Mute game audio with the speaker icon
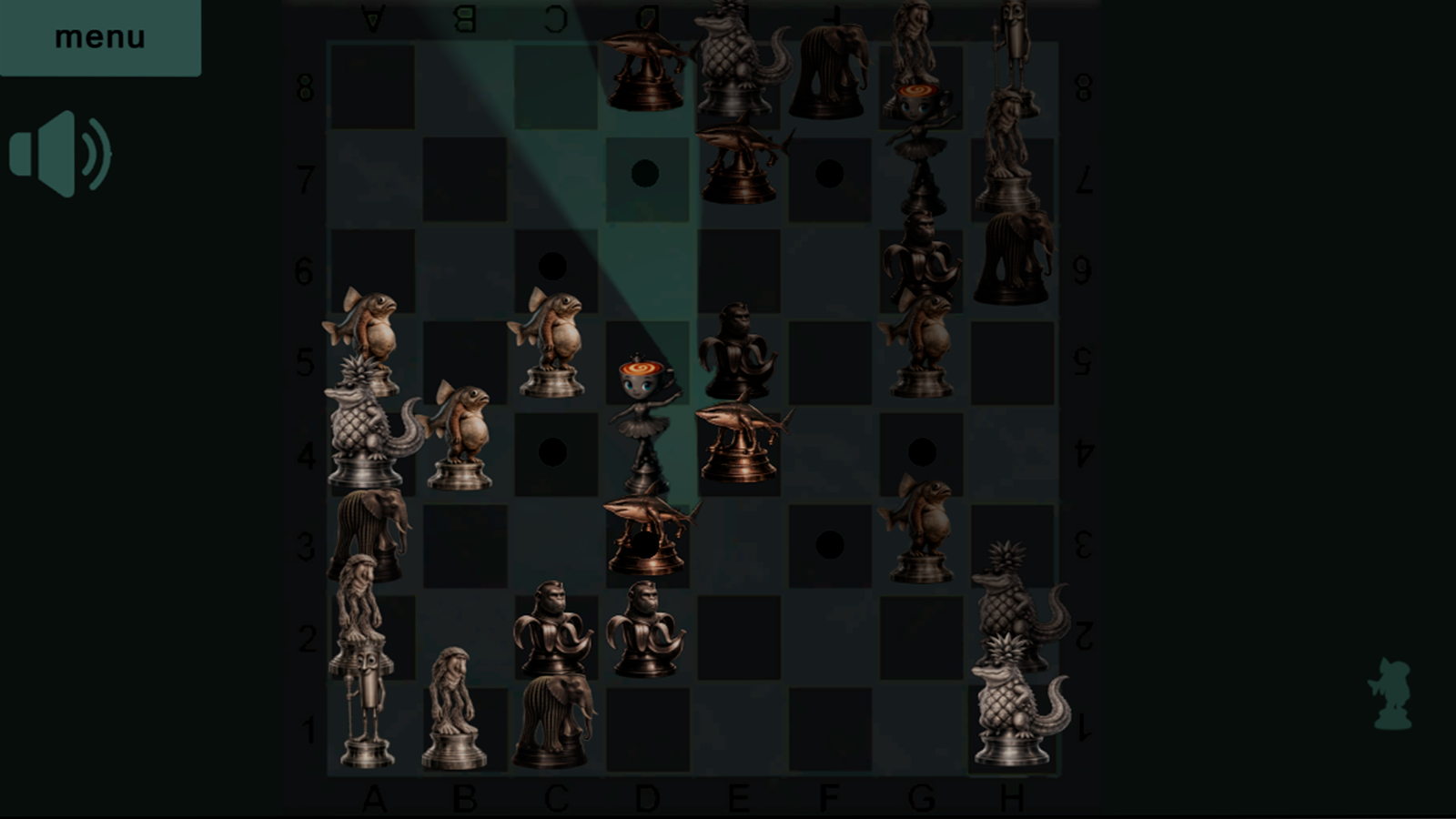 point(59,155)
